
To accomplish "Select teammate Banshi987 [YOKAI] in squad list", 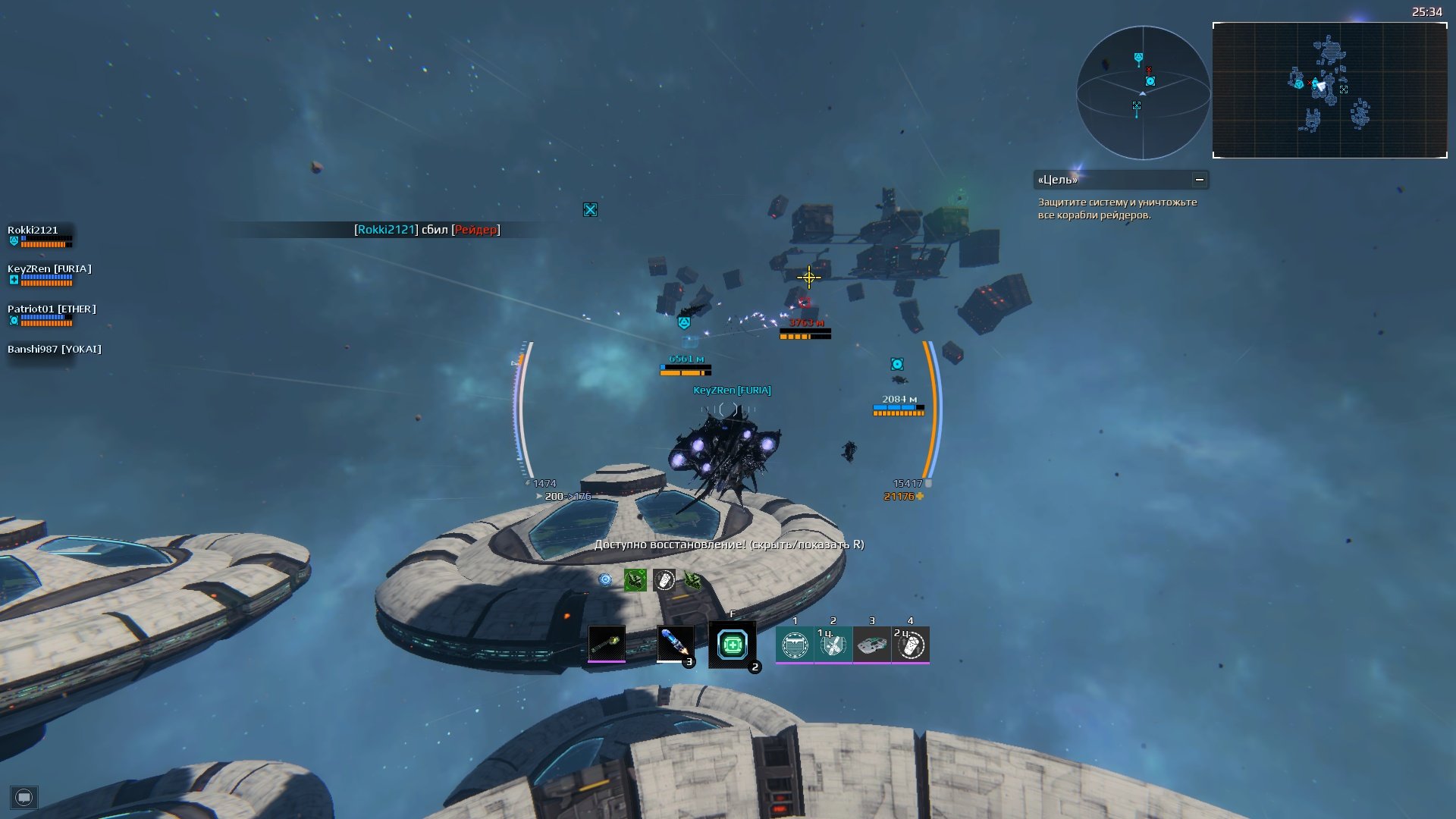I will (55, 350).
